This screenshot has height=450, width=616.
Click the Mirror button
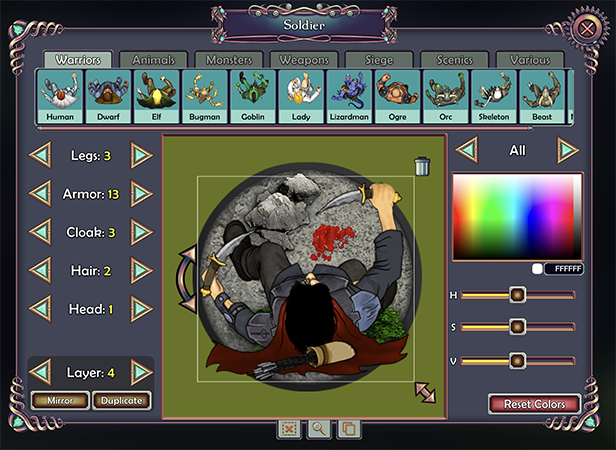point(58,401)
